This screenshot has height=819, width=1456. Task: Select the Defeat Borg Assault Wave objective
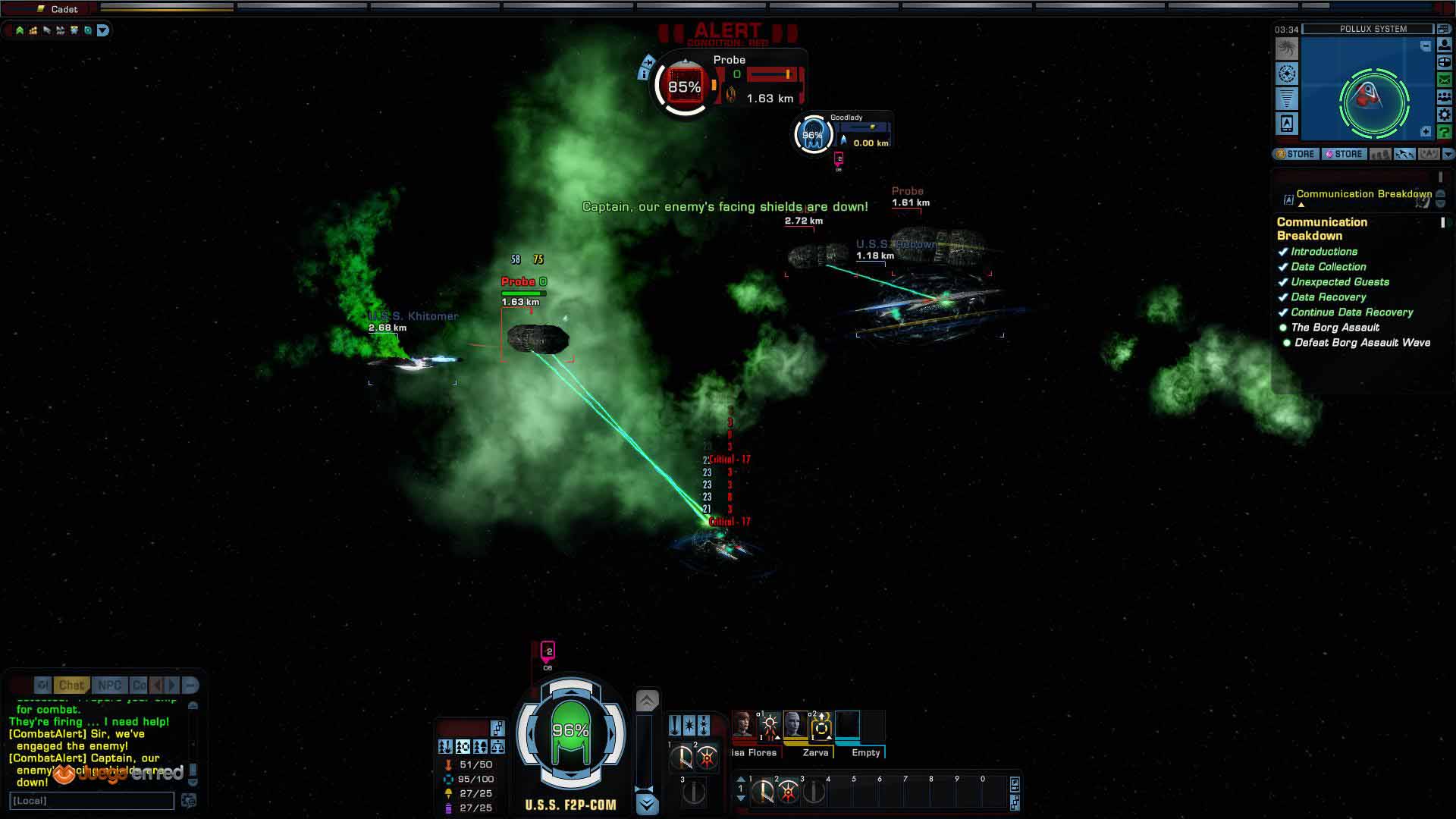coord(1362,343)
